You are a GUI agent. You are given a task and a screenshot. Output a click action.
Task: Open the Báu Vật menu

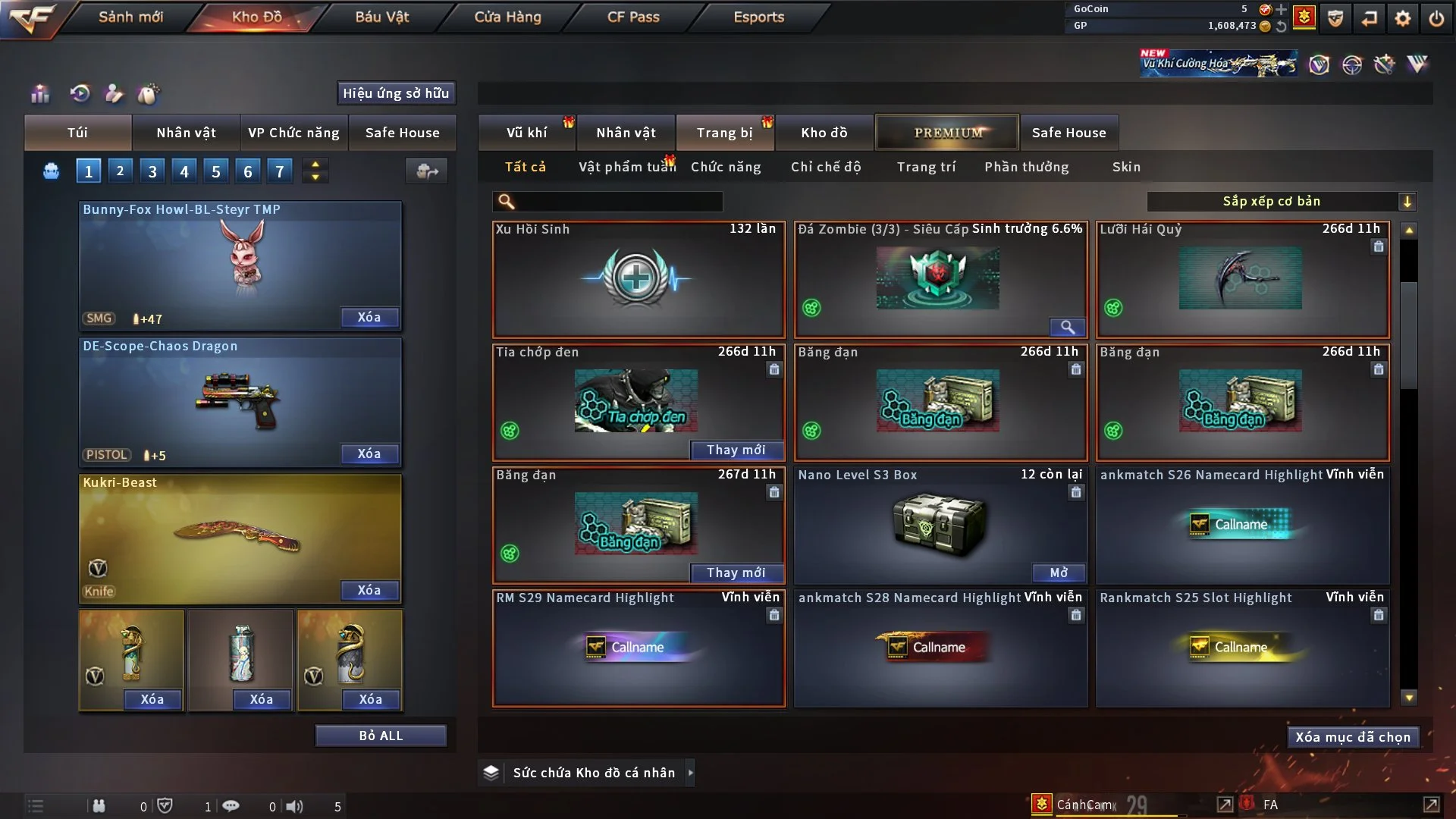(381, 17)
